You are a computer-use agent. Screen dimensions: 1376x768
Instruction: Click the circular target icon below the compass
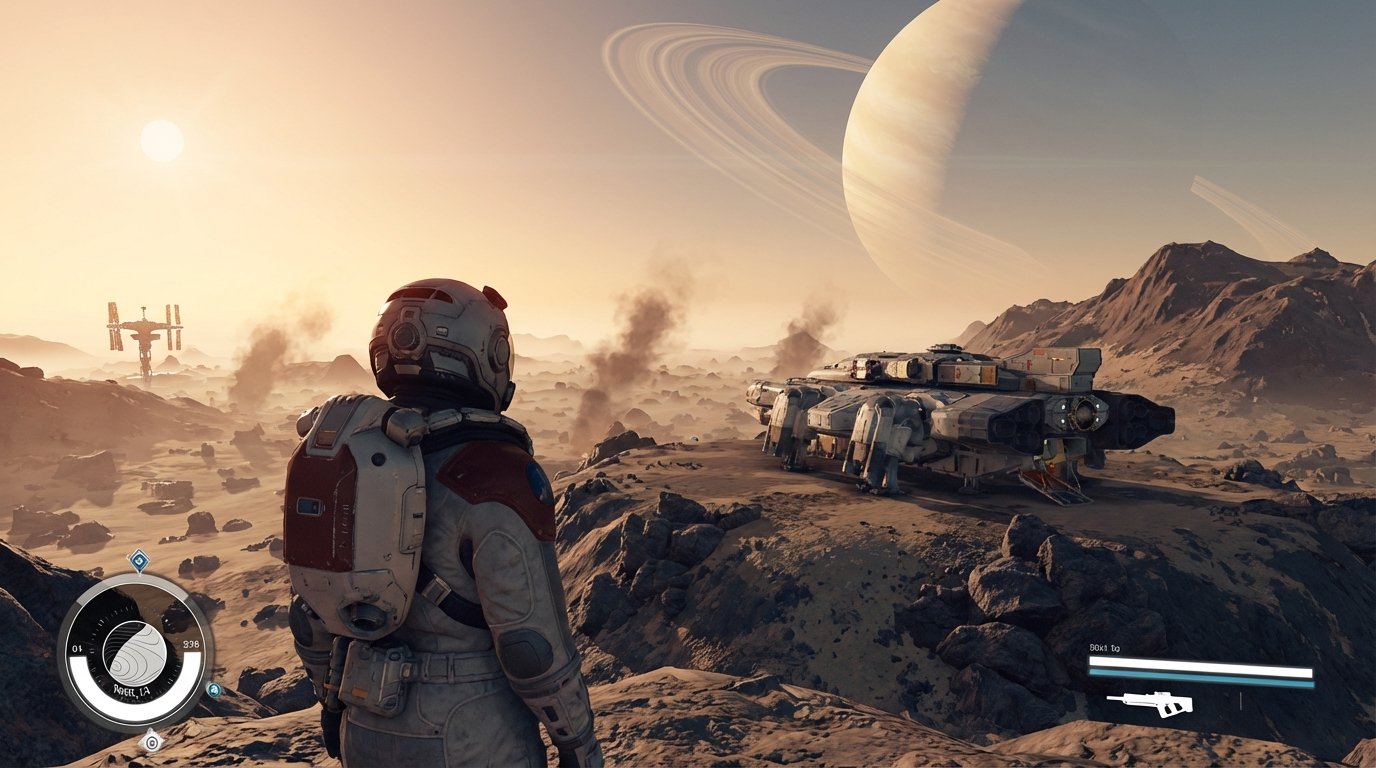coord(153,742)
